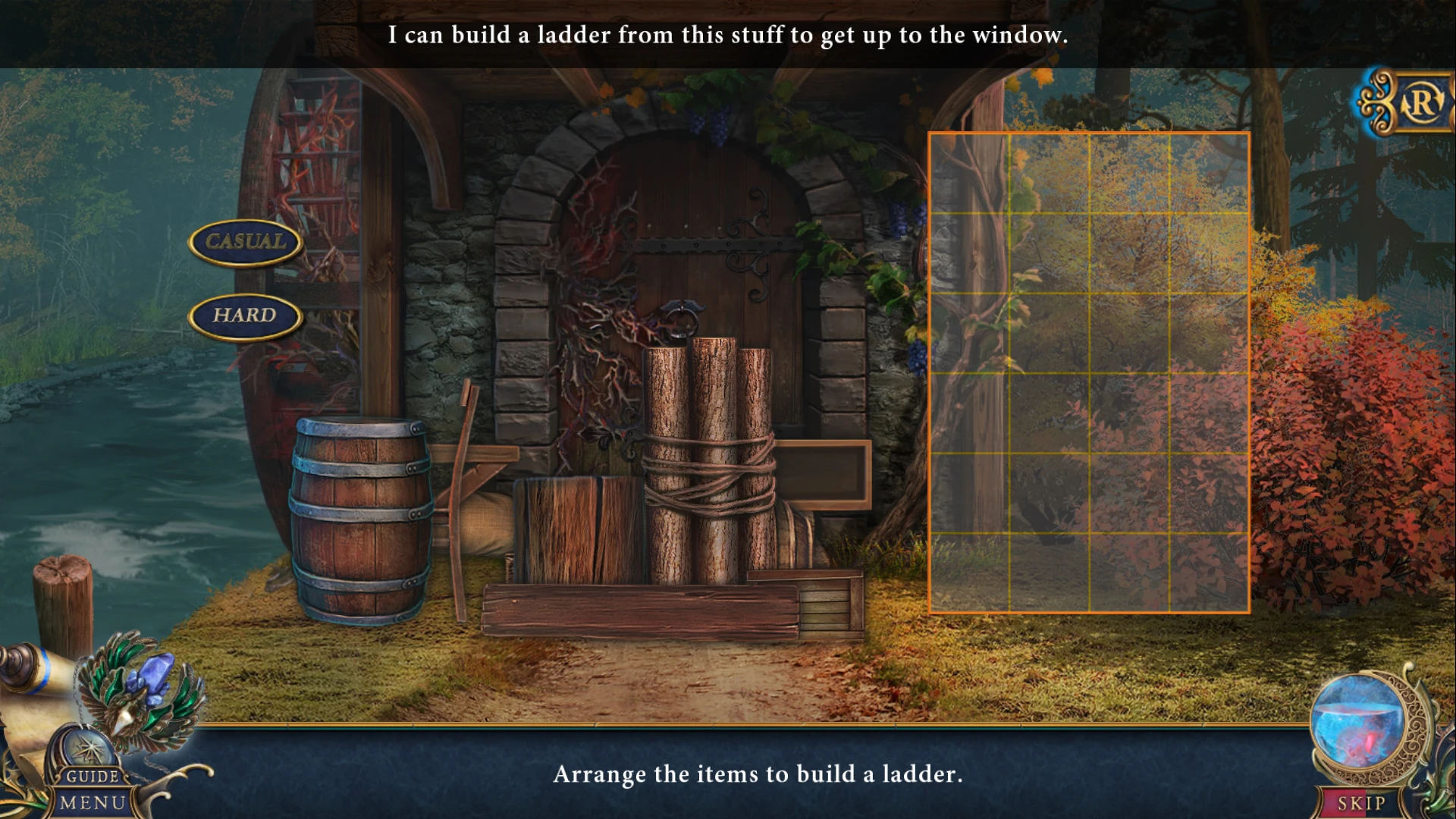The width and height of the screenshot is (1456, 819).
Task: Choose the Hard difficulty button
Action: [245, 315]
